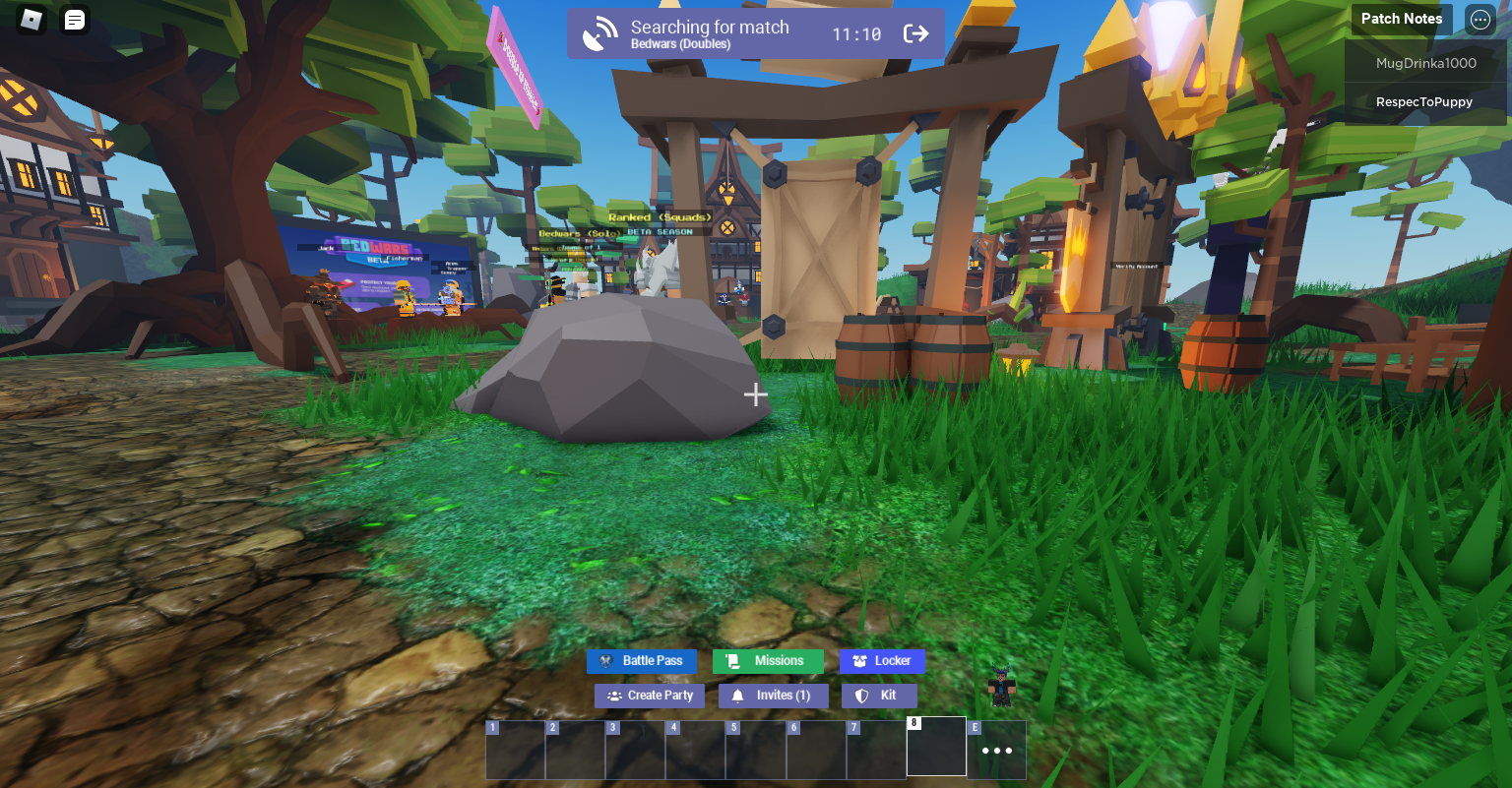Open Patch Notes
Image resolution: width=1512 pixels, height=788 pixels.
1402,19
